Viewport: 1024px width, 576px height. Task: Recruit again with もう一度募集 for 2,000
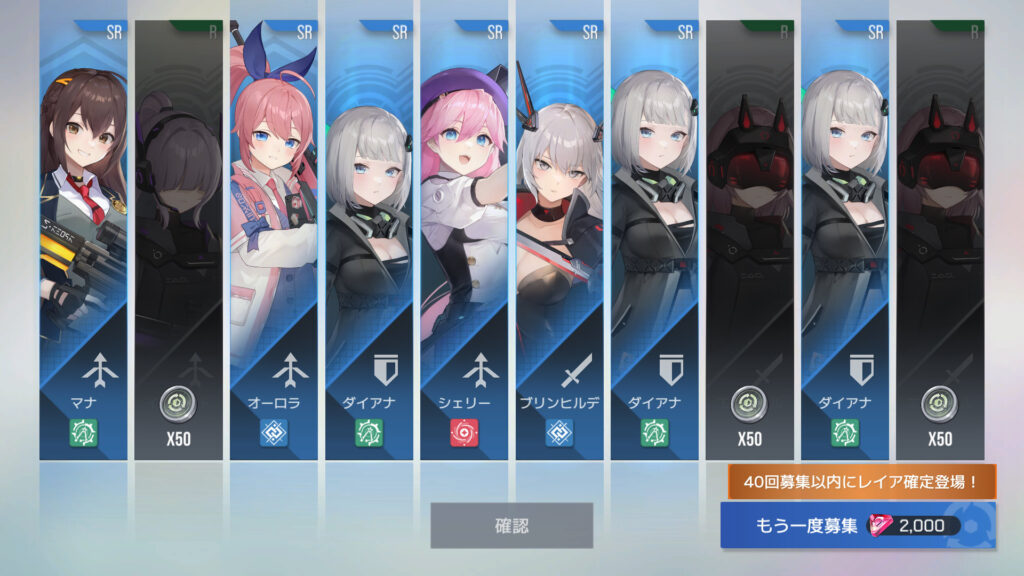click(857, 526)
